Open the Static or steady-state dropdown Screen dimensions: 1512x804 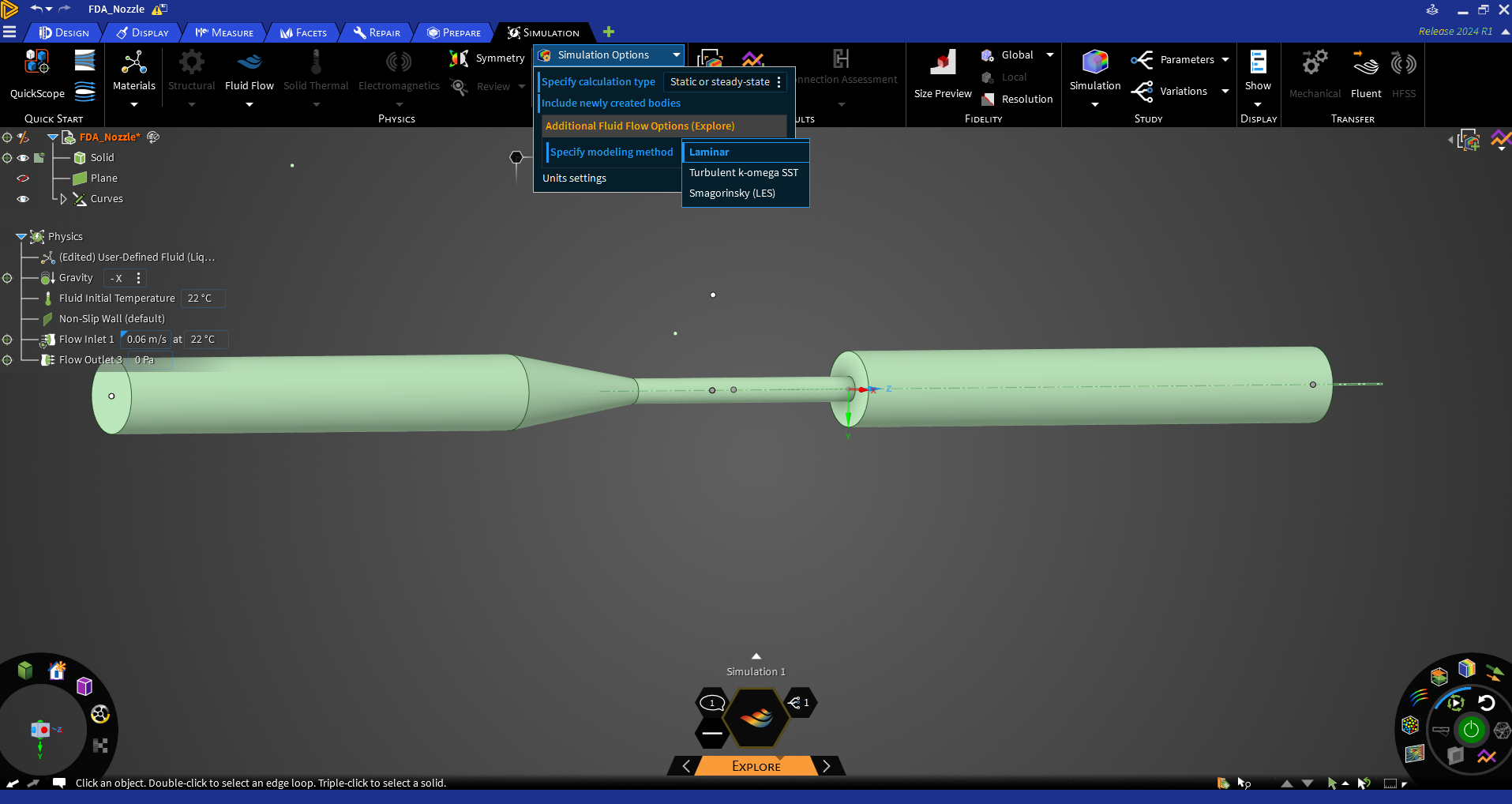coord(725,82)
